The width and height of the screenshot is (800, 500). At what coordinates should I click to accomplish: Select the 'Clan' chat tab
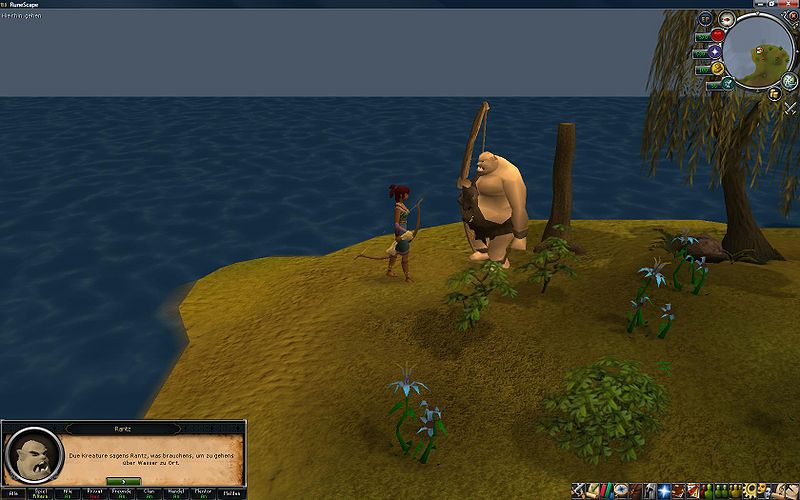pyautogui.click(x=149, y=493)
